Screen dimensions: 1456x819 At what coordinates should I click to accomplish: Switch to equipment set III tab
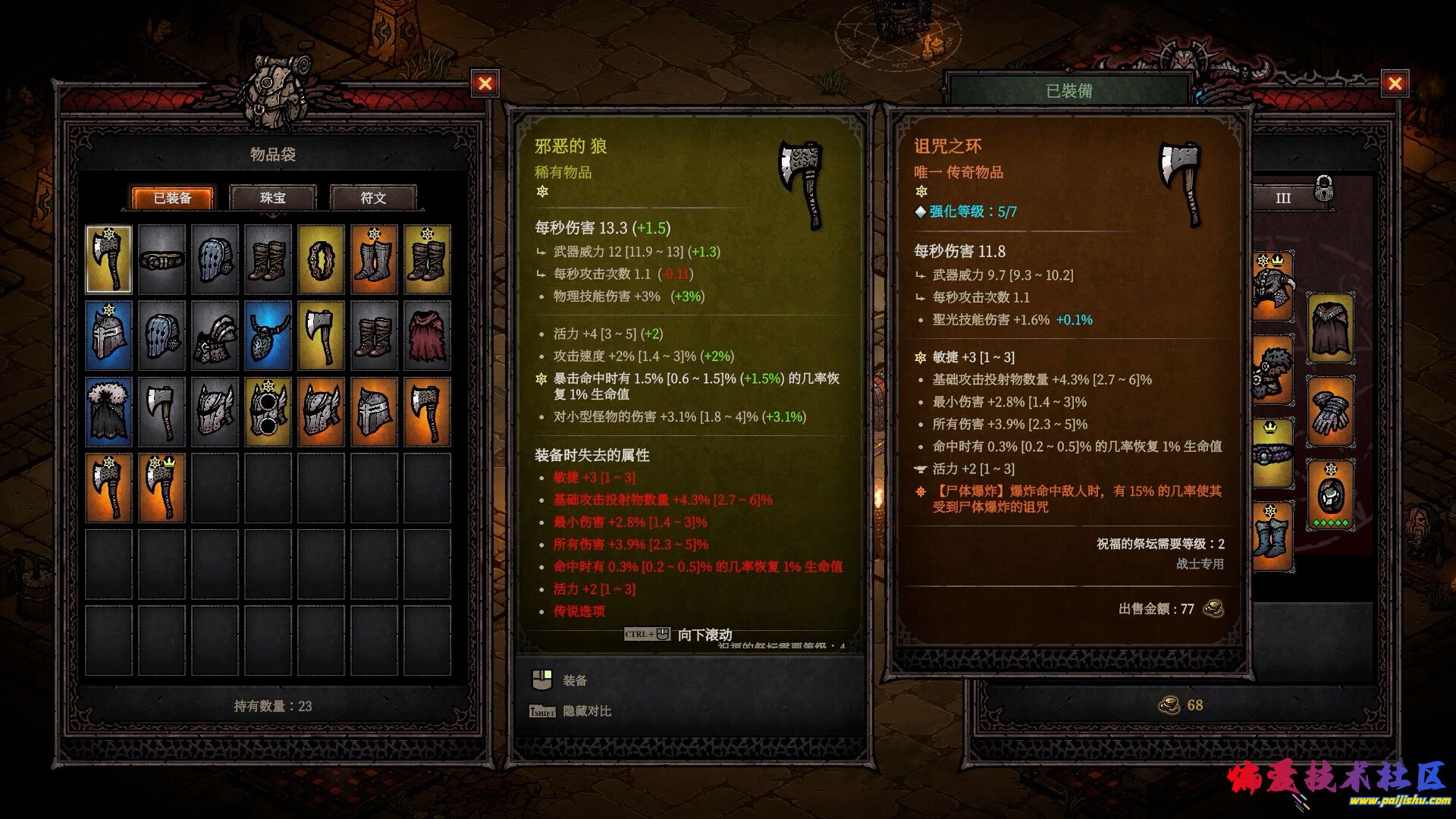pyautogui.click(x=1282, y=199)
